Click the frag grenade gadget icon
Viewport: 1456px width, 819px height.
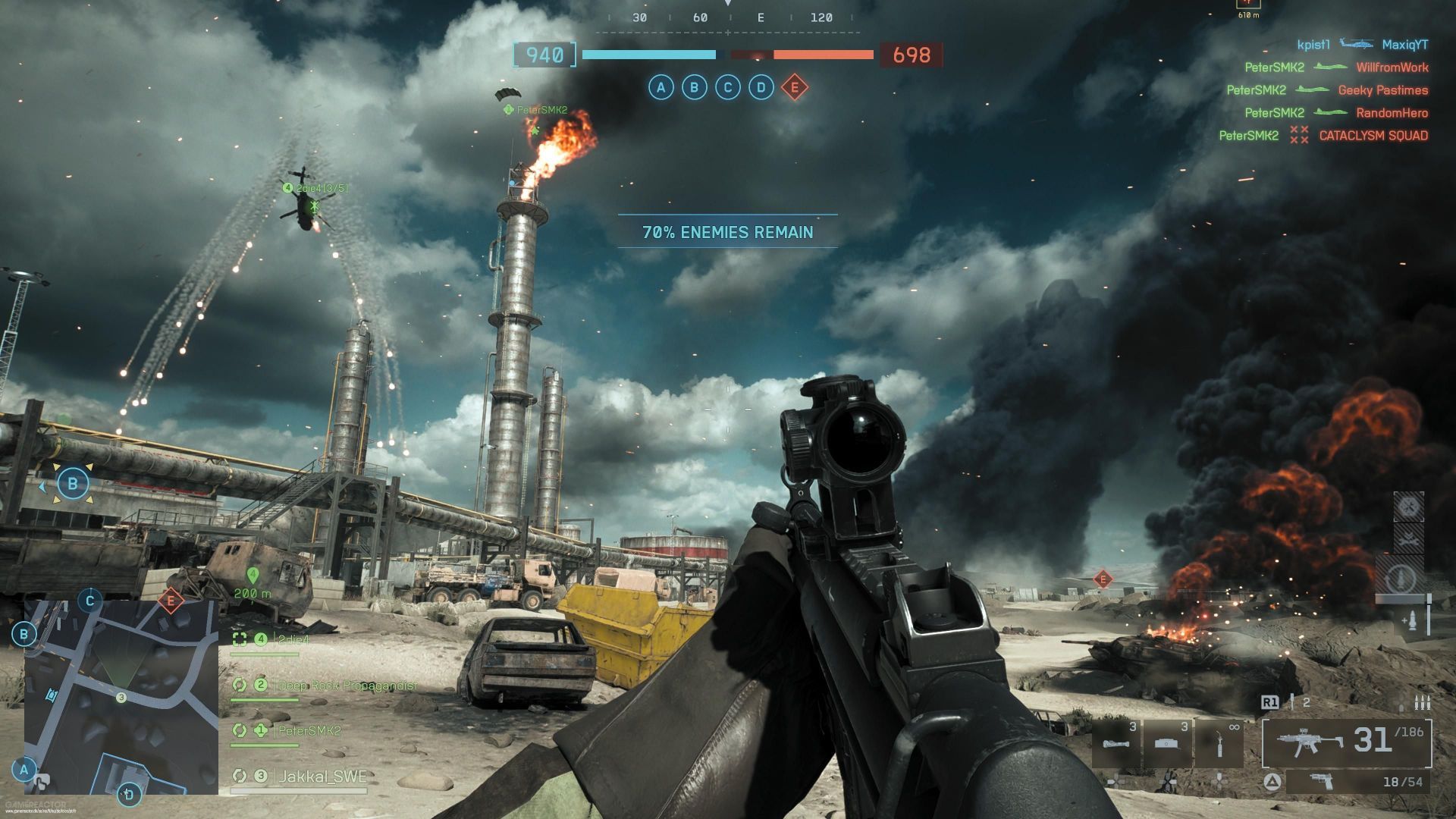pyautogui.click(x=1115, y=743)
